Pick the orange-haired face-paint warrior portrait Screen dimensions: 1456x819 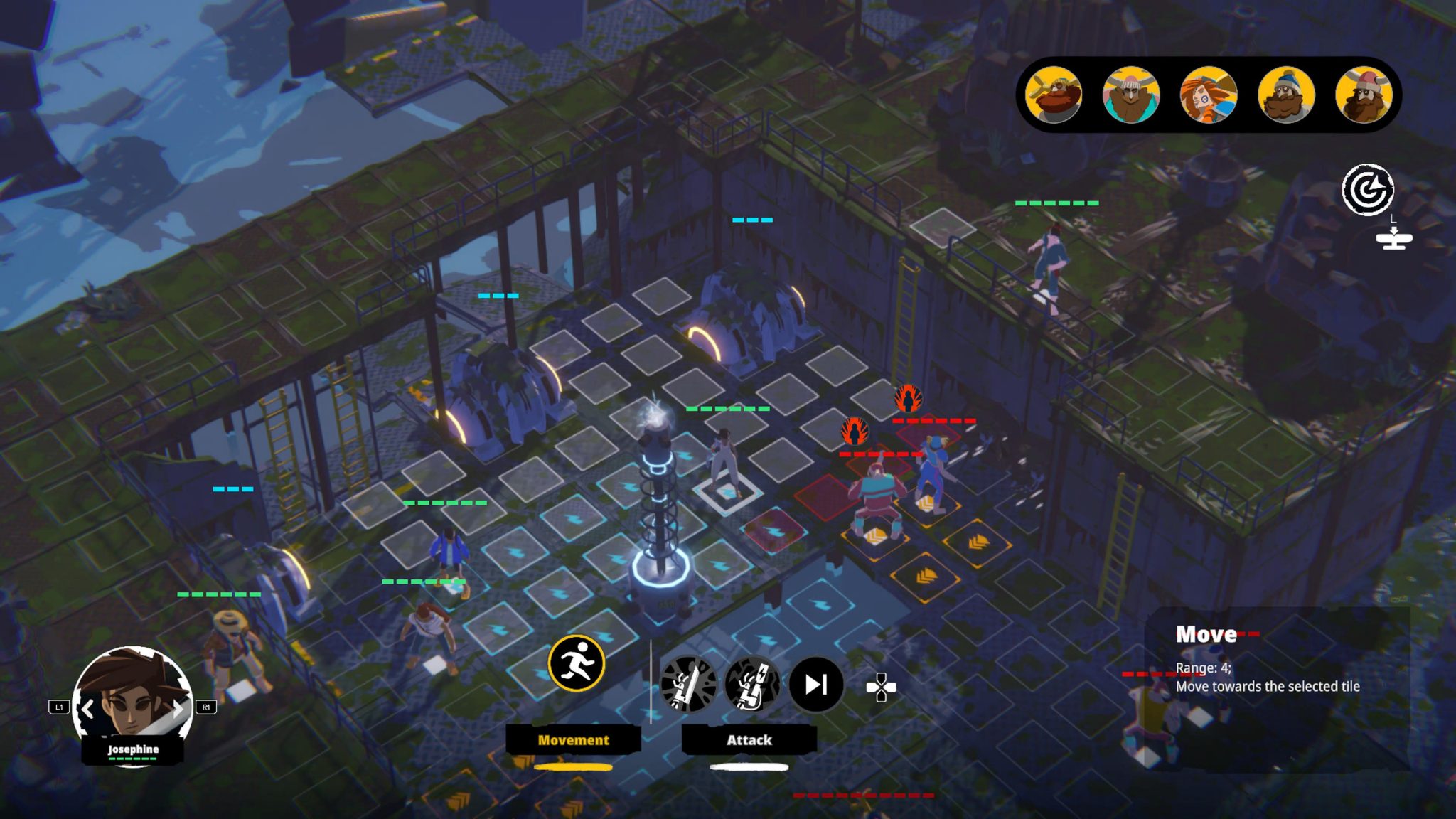click(1209, 95)
